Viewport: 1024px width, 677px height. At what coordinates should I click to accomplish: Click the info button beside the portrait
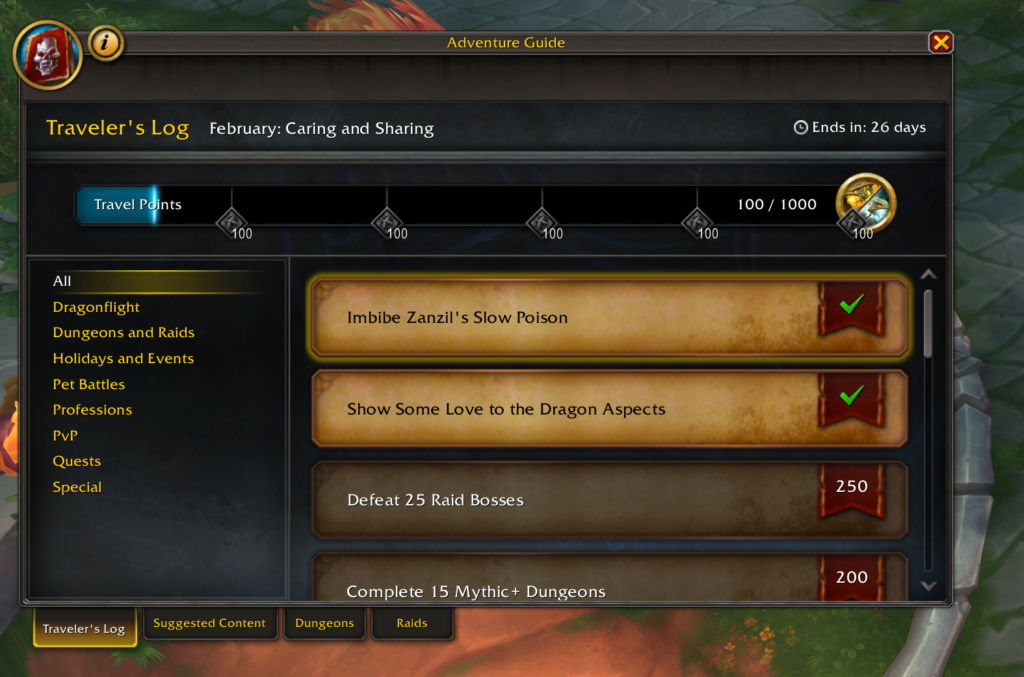106,43
